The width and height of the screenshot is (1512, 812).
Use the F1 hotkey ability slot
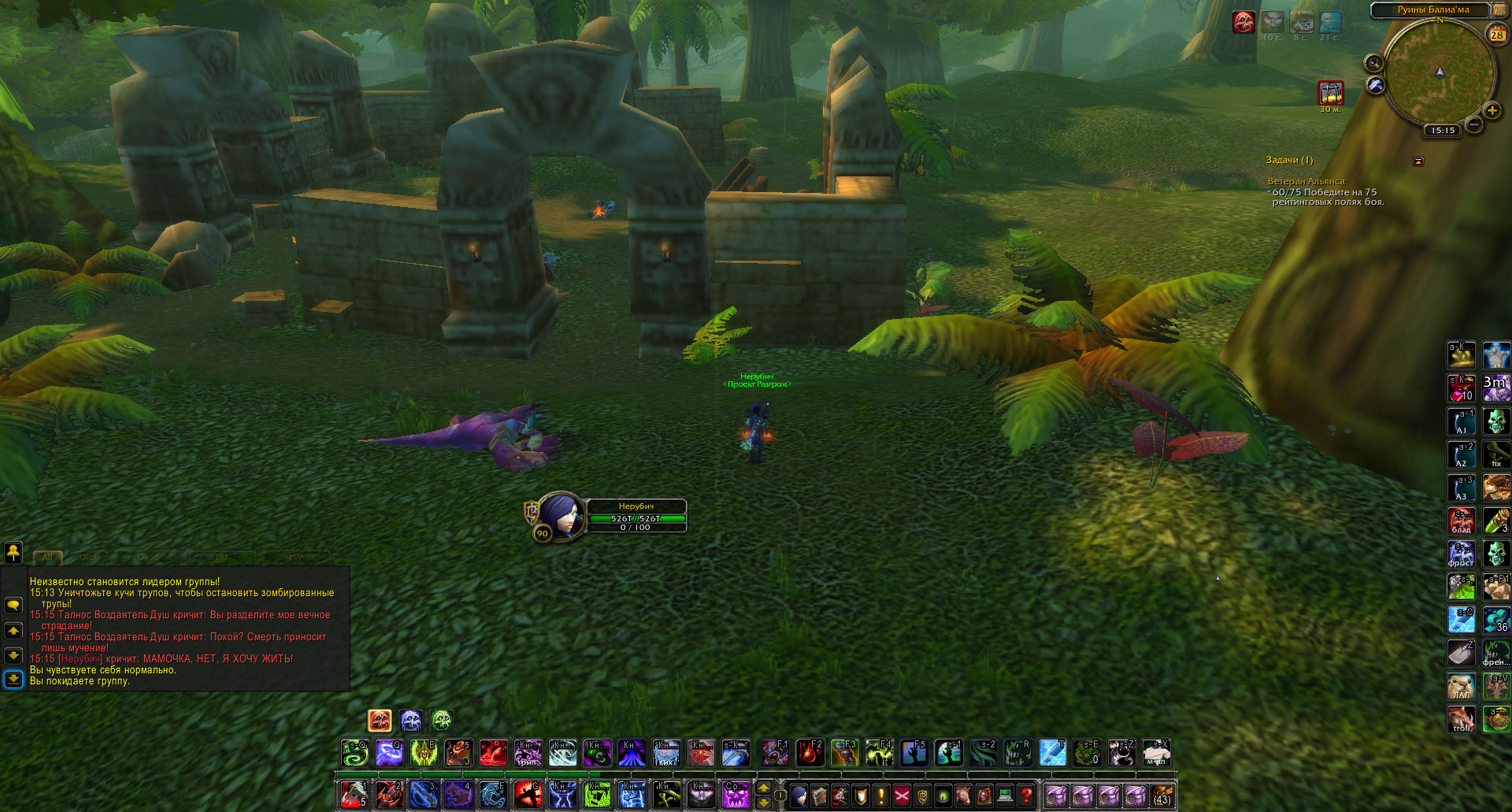[775, 753]
